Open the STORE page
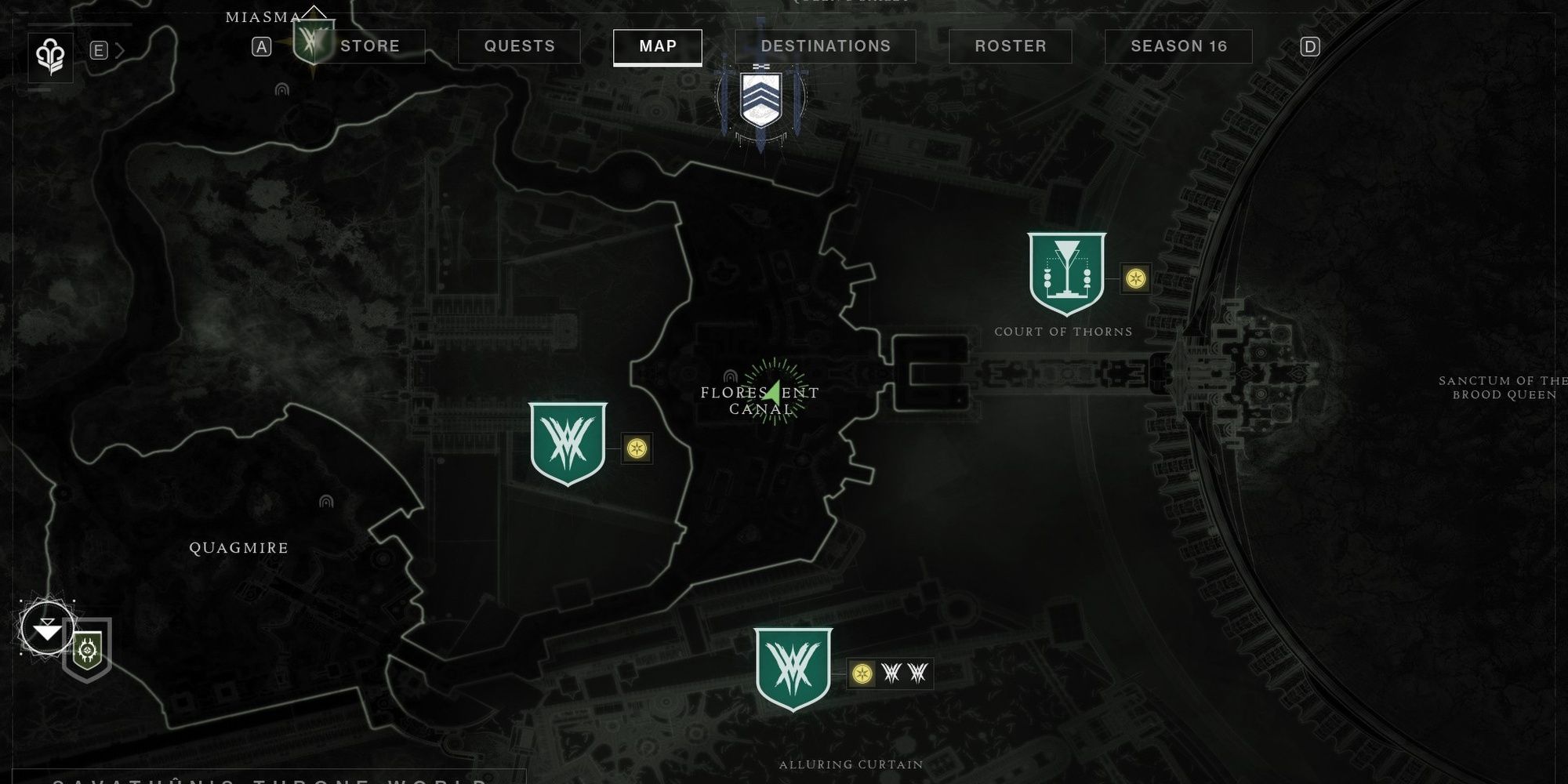 coord(368,46)
